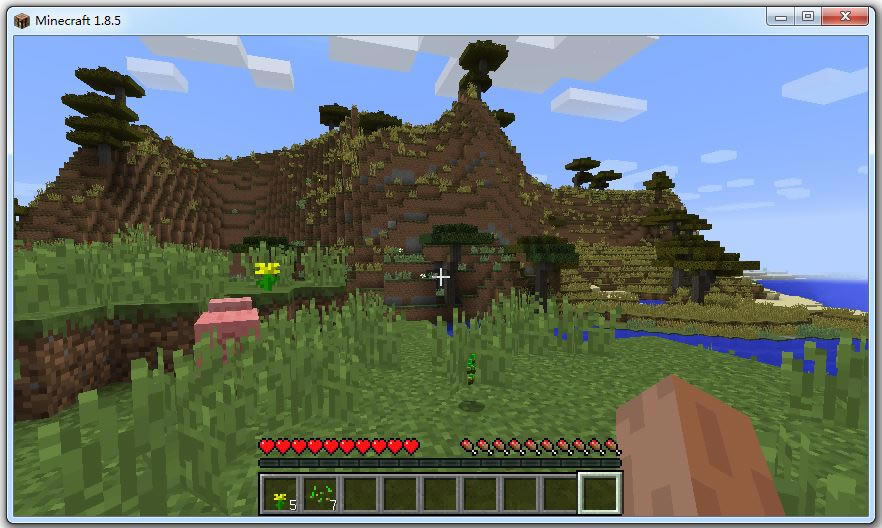The height and width of the screenshot is (528, 882).
Task: Click the highlighted empty hotbar slot
Action: click(x=600, y=494)
